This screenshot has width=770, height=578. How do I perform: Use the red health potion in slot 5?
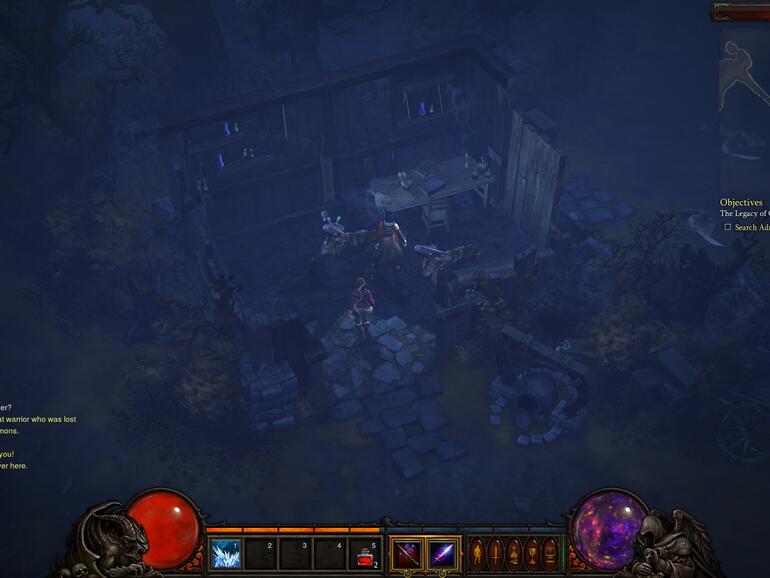(x=365, y=553)
